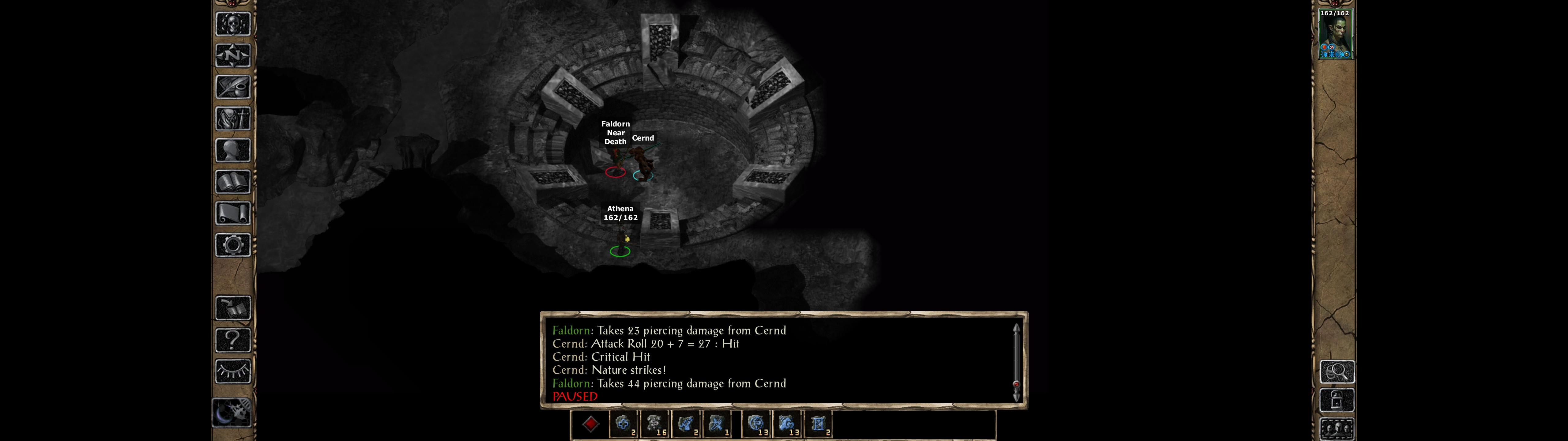Click the red diamond button in action bar

[590, 424]
